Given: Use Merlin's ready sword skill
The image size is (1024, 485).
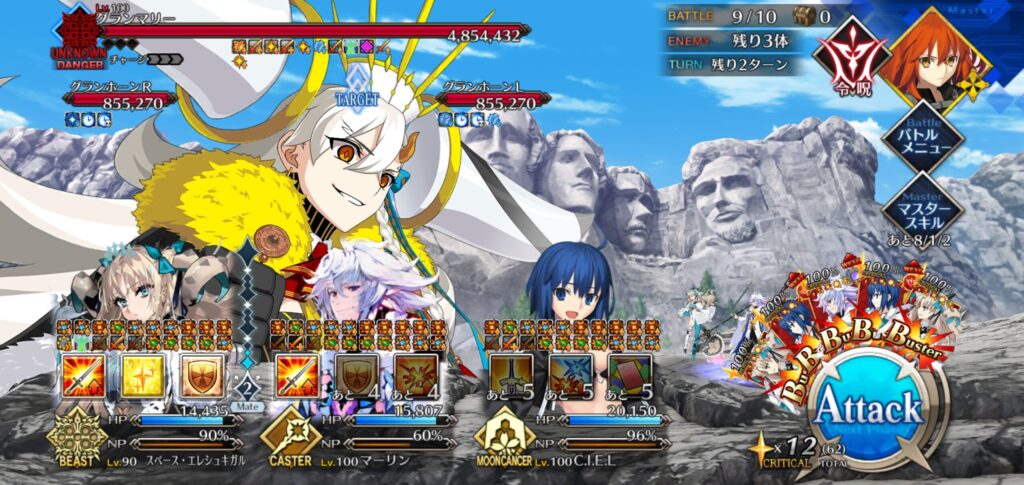Looking at the screenshot, I should (297, 376).
